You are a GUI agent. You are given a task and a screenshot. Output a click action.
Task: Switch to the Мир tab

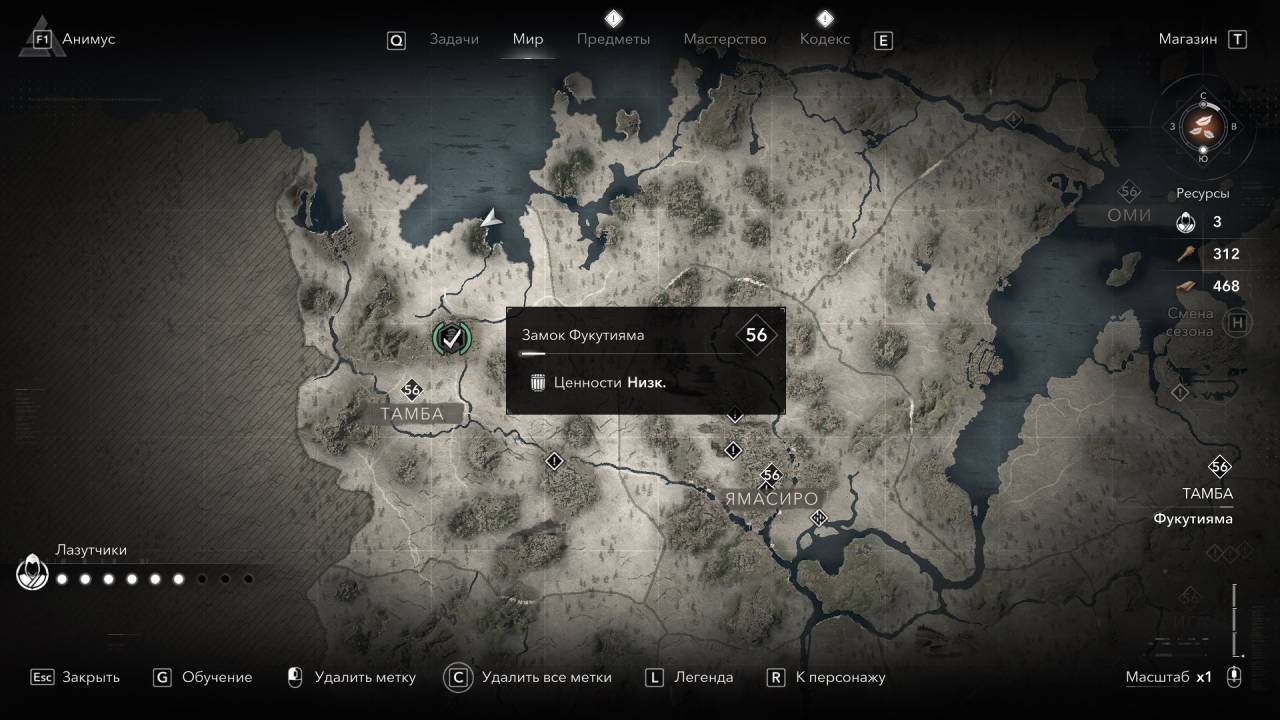528,39
